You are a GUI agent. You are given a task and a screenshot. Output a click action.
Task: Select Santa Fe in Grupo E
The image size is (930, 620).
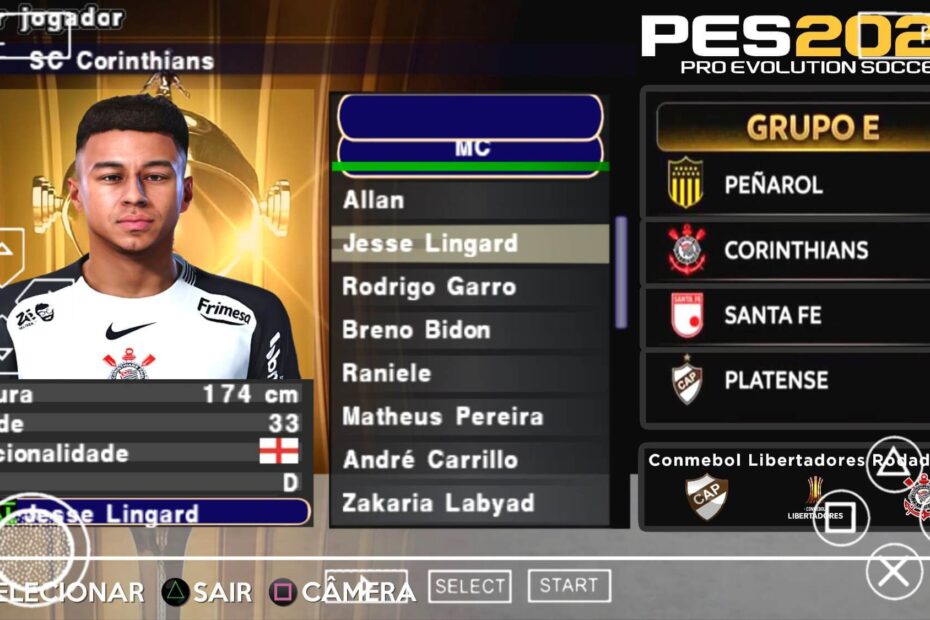pos(785,315)
